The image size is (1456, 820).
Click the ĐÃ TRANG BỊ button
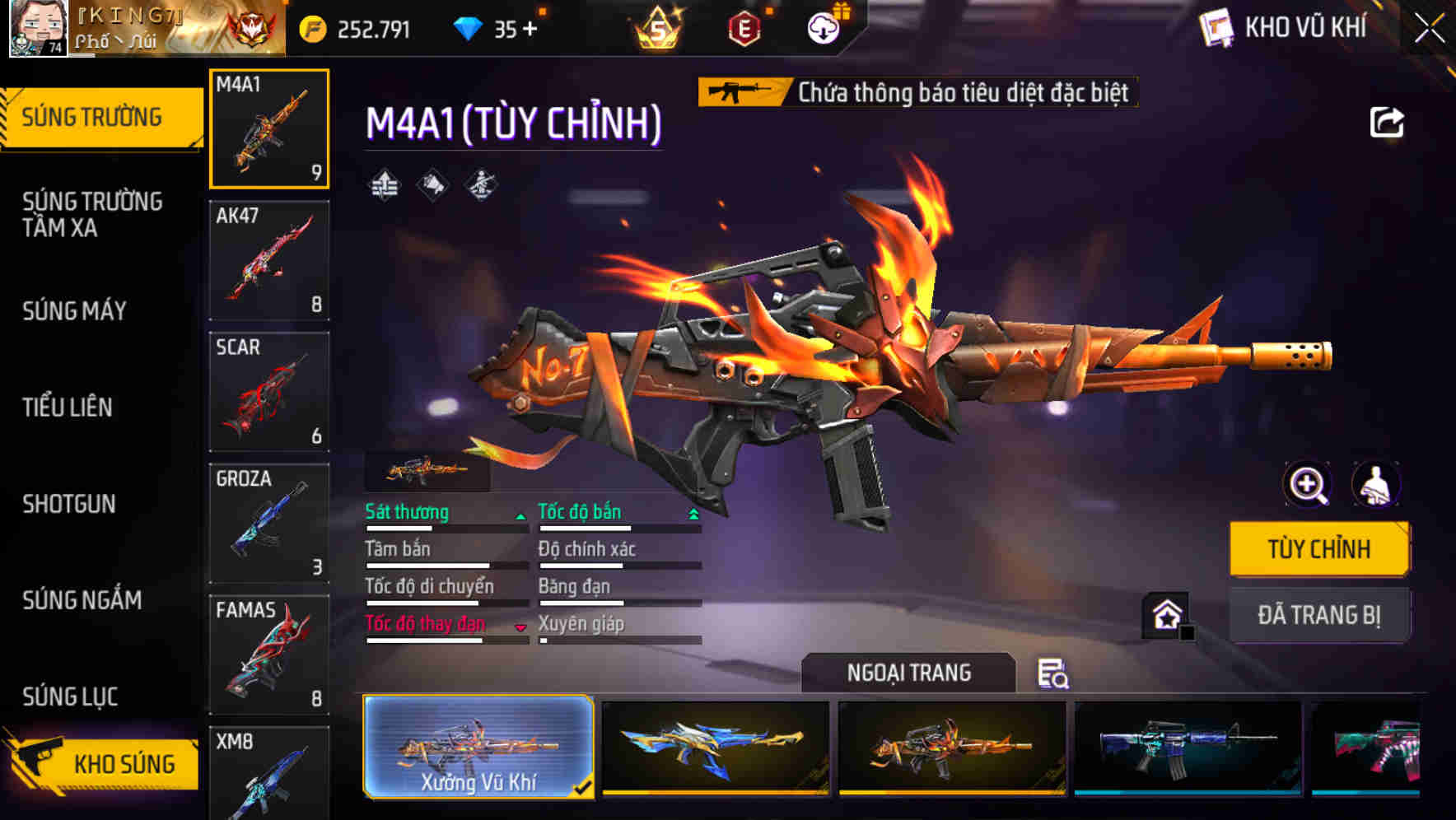click(1318, 615)
